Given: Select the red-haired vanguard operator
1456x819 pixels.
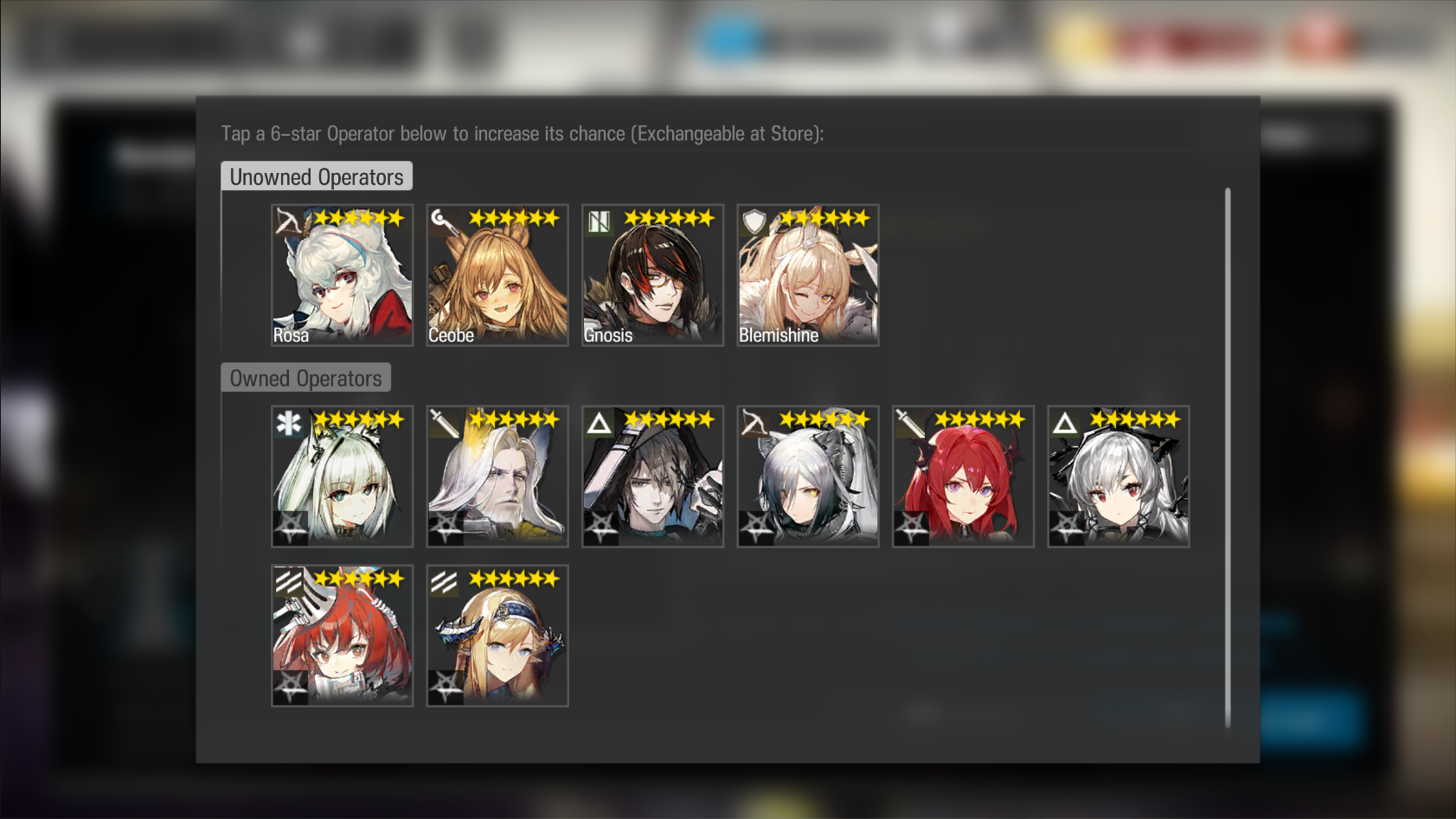Looking at the screenshot, I should click(342, 636).
